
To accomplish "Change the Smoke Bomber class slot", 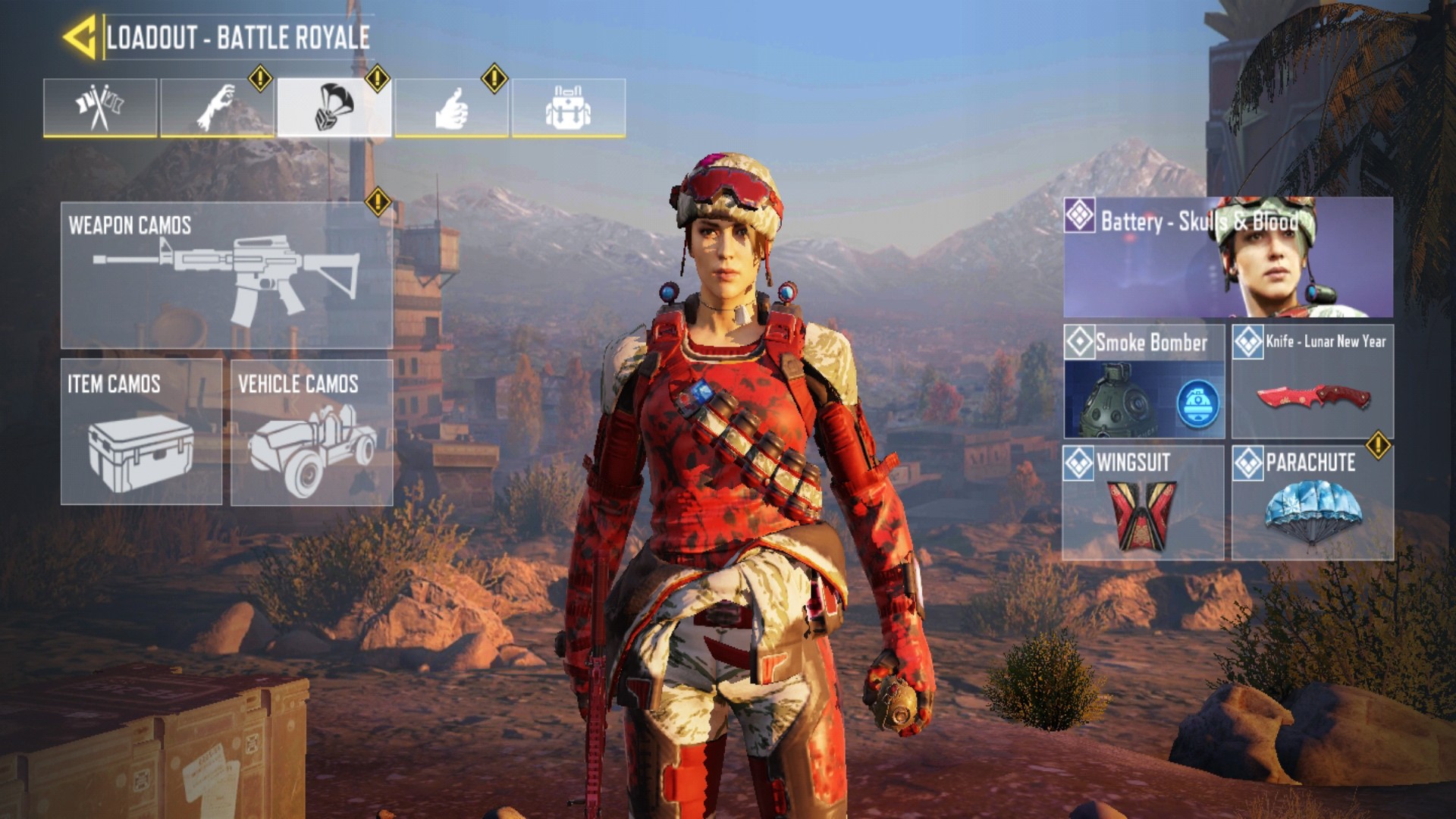I will click(1144, 381).
